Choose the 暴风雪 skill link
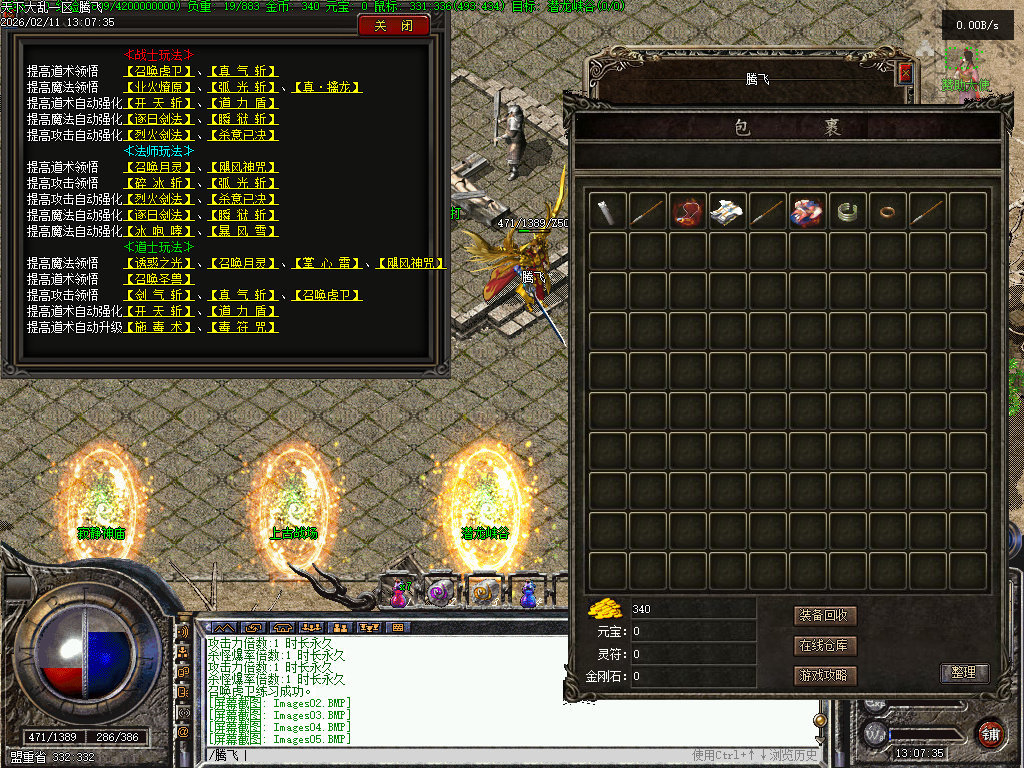1024x768 pixels. [243, 231]
